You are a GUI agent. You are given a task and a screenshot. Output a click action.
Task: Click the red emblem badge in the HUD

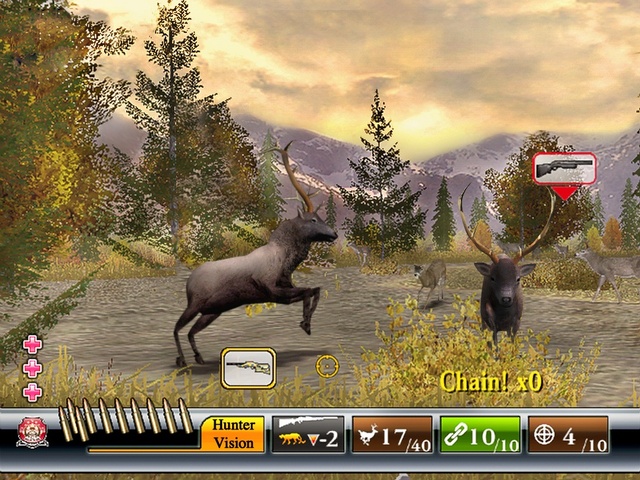[32, 432]
